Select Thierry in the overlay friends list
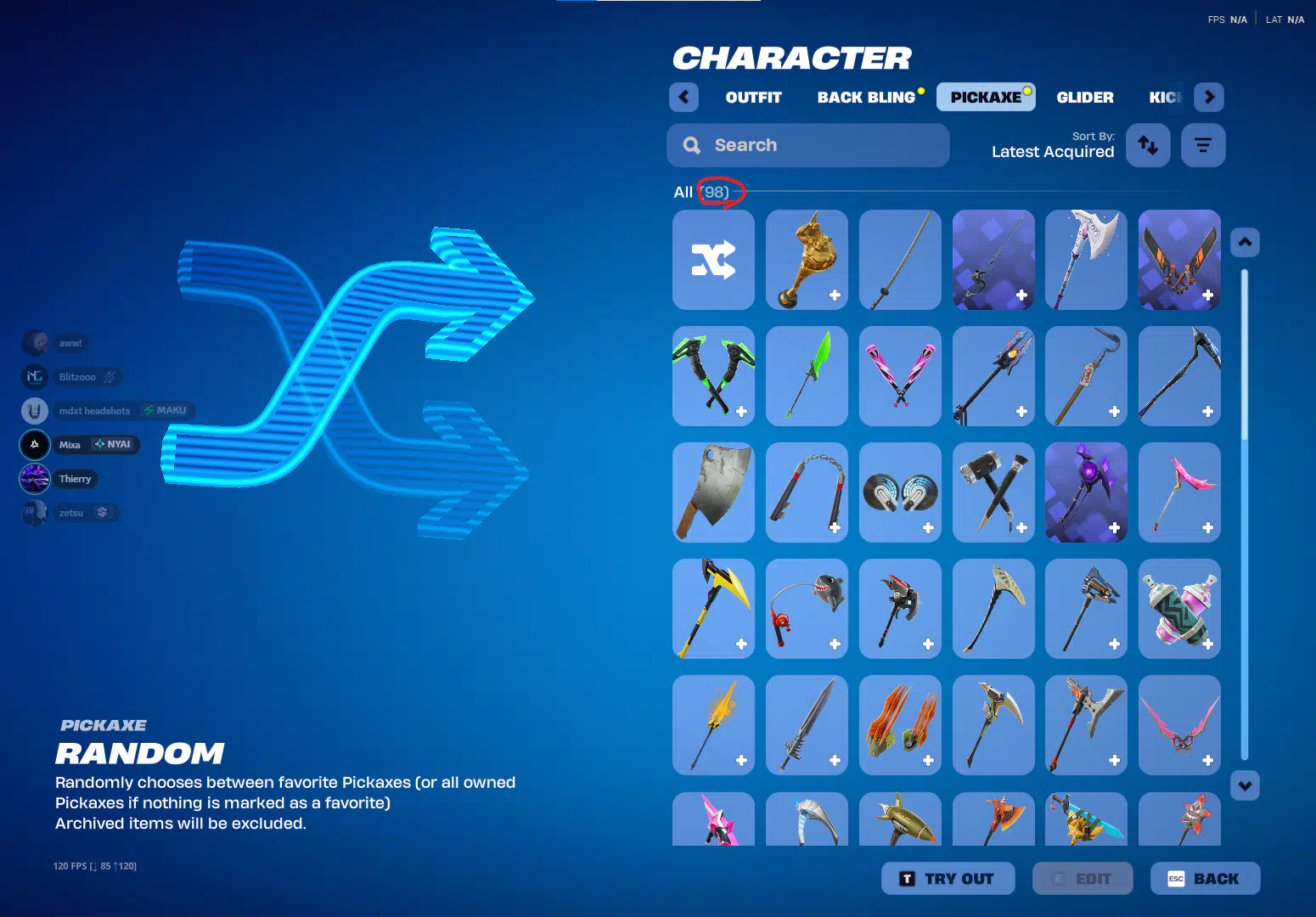Screen dimensions: 1316x917 click(75, 479)
